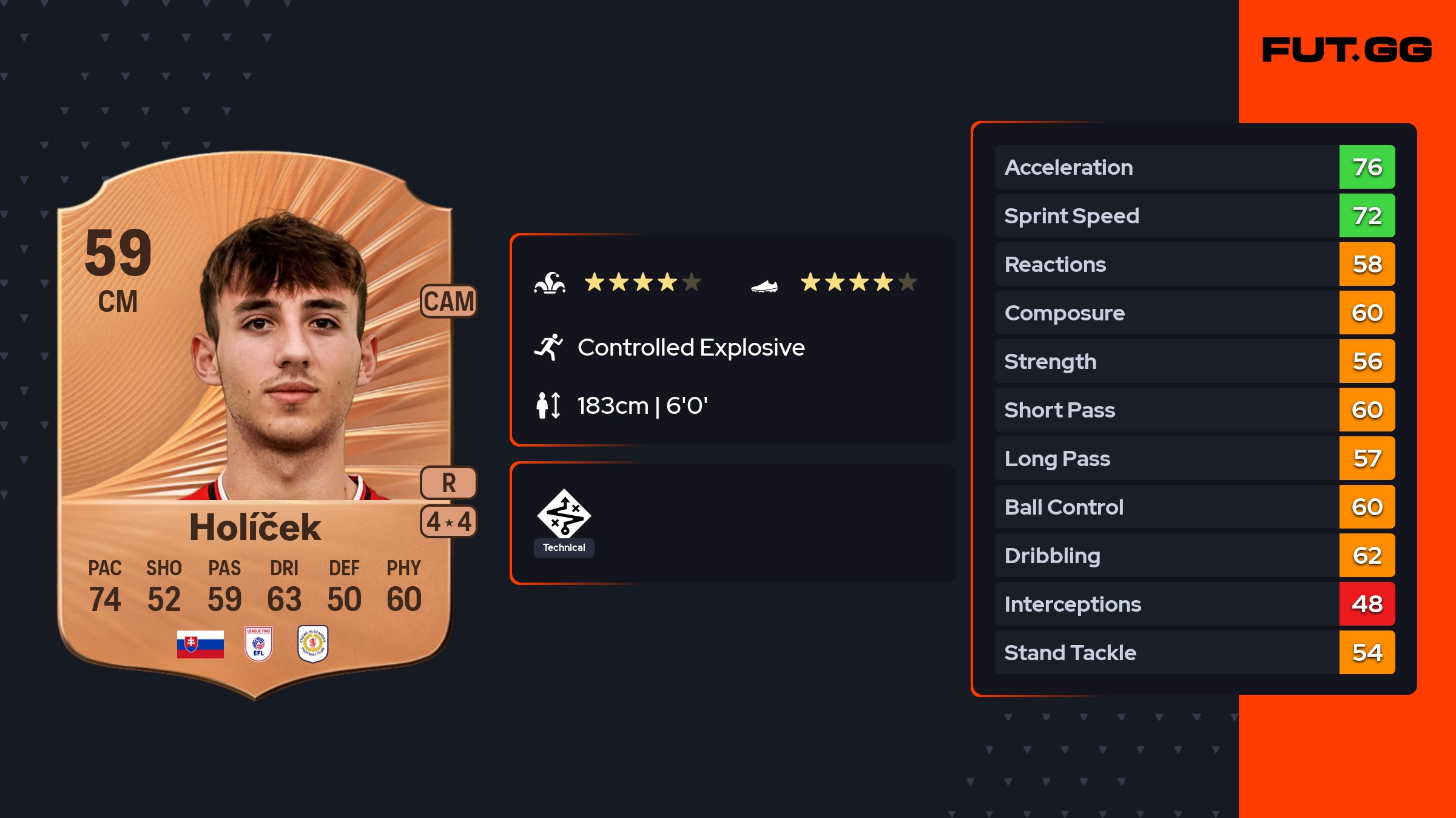
Task: Select the Technical playstyle icon
Action: 564,515
